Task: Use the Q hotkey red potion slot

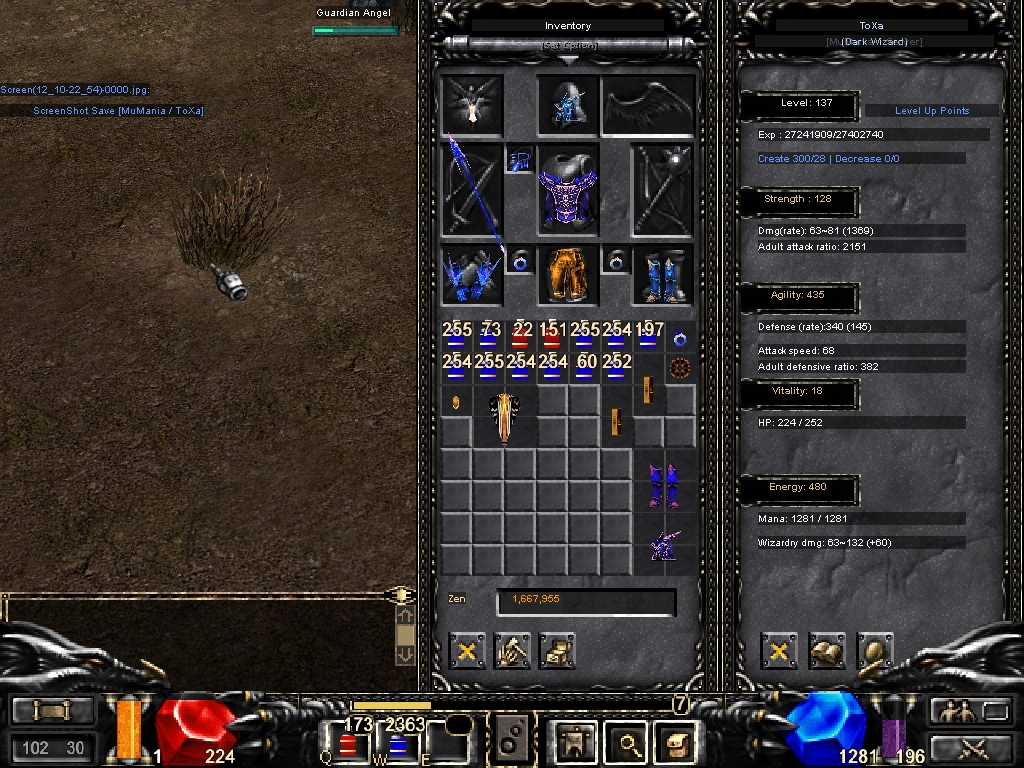Action: coord(347,745)
